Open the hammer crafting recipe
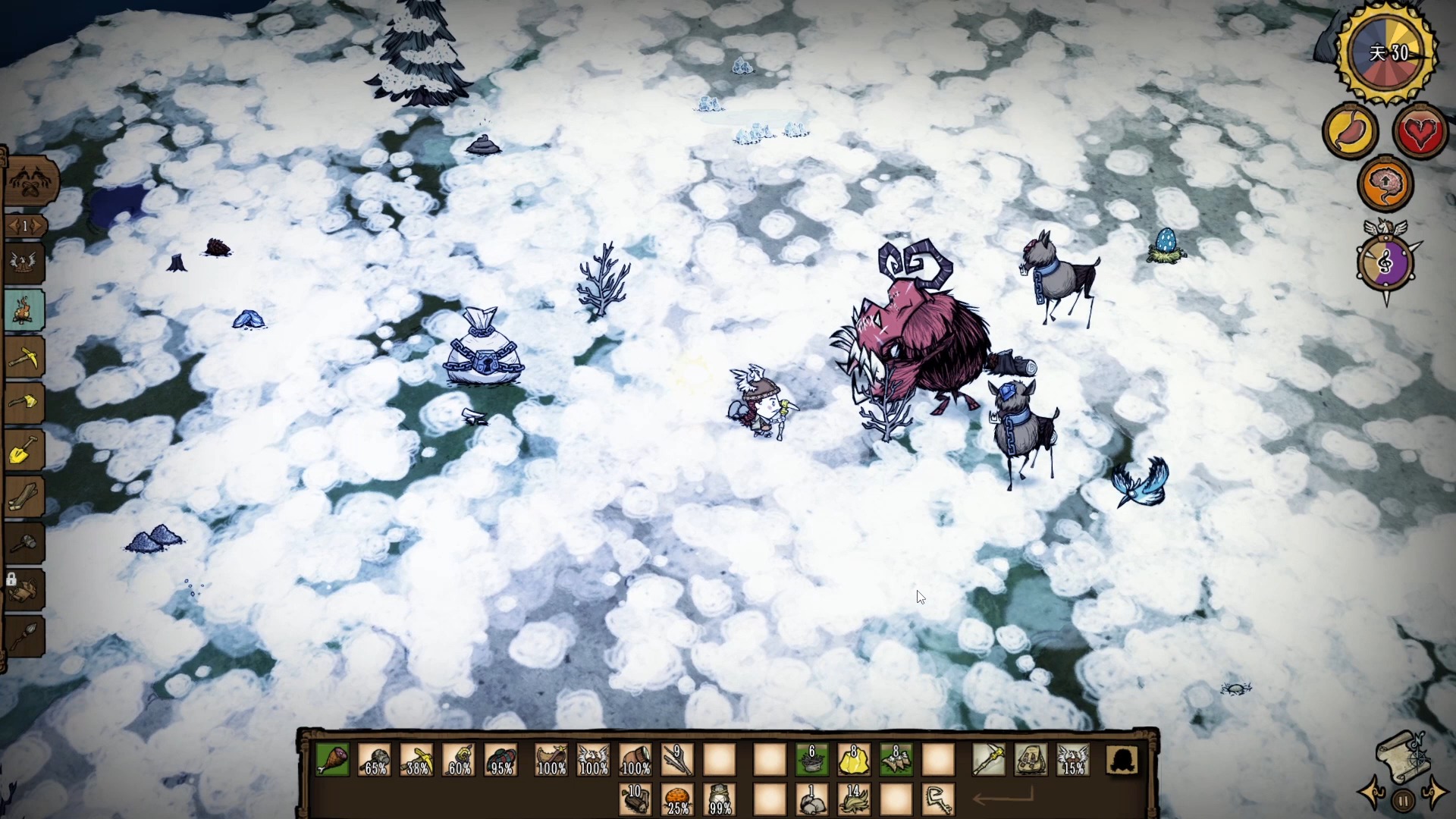1456x819 pixels. pos(24,544)
